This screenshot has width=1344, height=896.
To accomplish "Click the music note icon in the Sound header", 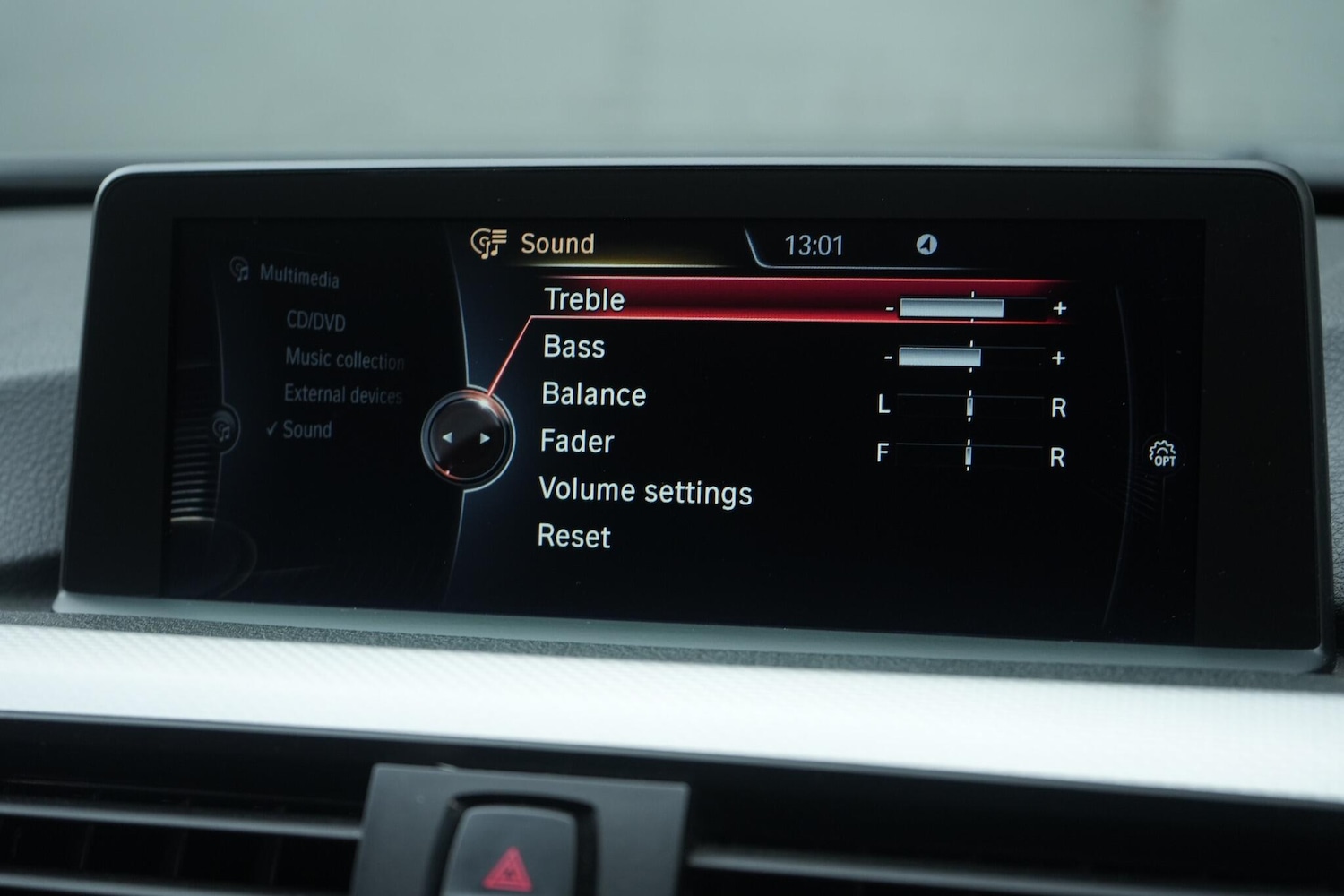I will (x=489, y=243).
